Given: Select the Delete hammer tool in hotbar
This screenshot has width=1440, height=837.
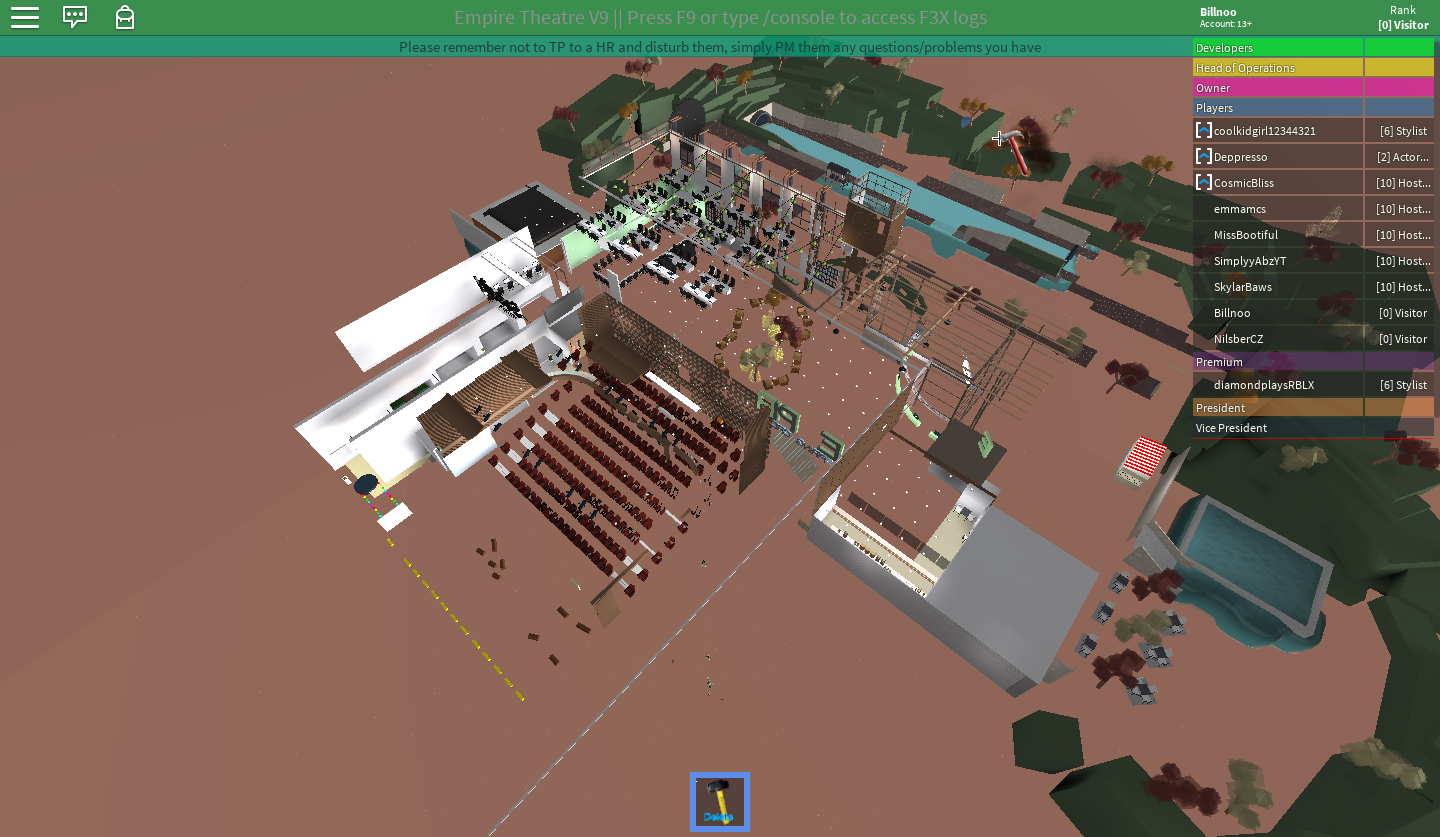Looking at the screenshot, I should [719, 800].
